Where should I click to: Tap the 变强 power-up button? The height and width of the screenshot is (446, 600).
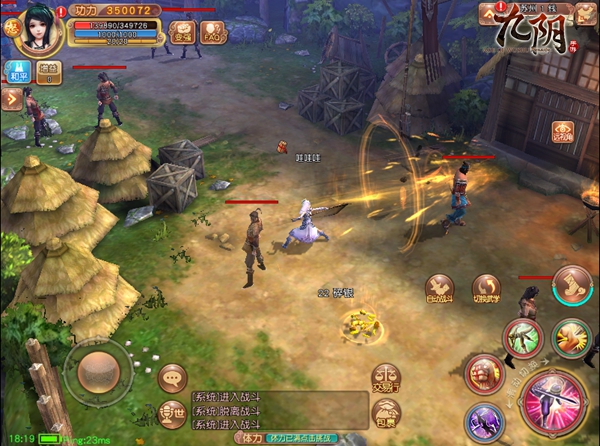click(182, 32)
